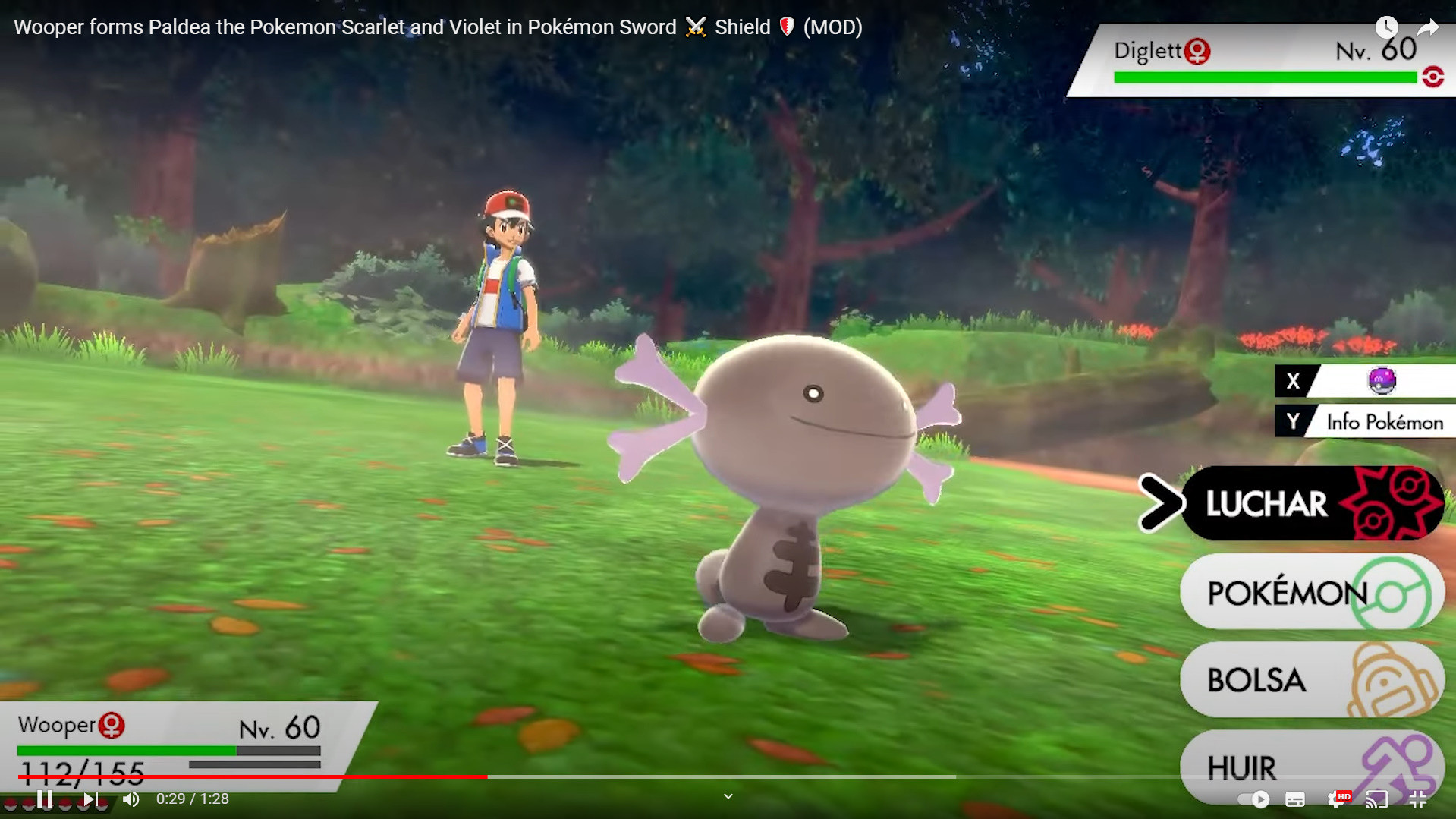Enable subtitles with the captions icon
This screenshot has height=819, width=1456.
[x=1295, y=799]
